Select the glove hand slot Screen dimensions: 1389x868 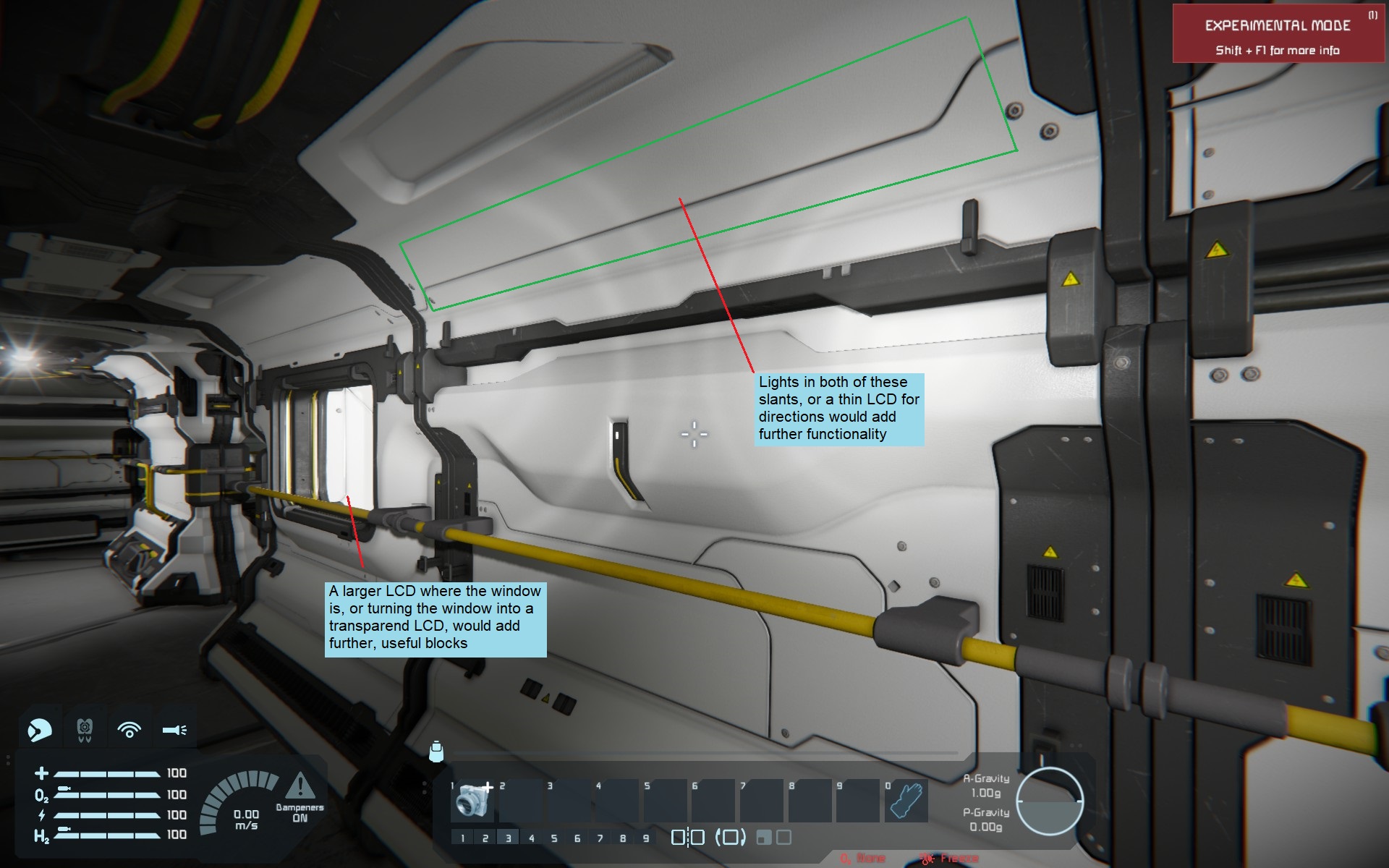tap(906, 801)
